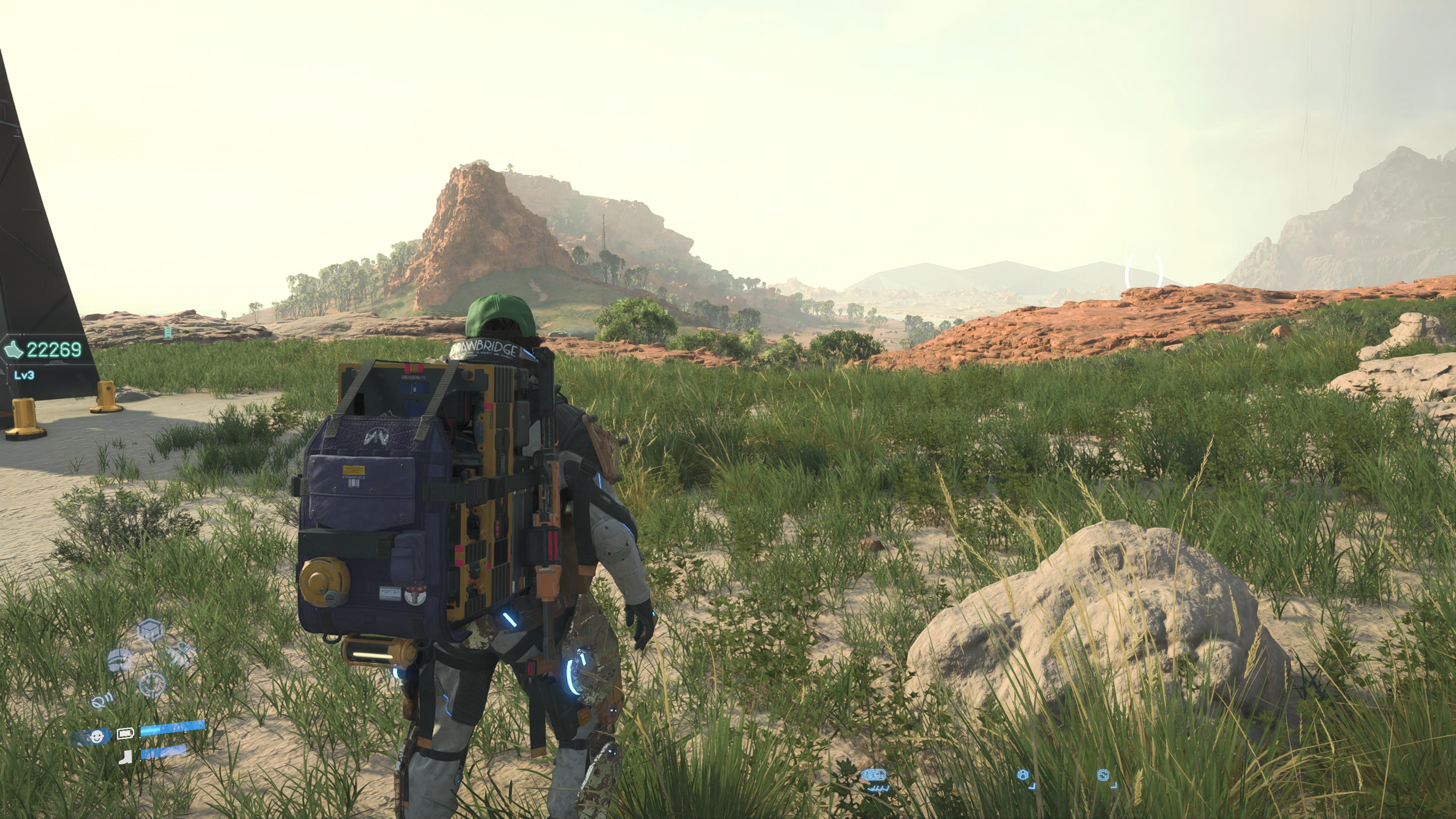Image resolution: width=1456 pixels, height=819 pixels.
Task: Choose the blue person silhouette hexagon icon
Action: pos(1023,775)
